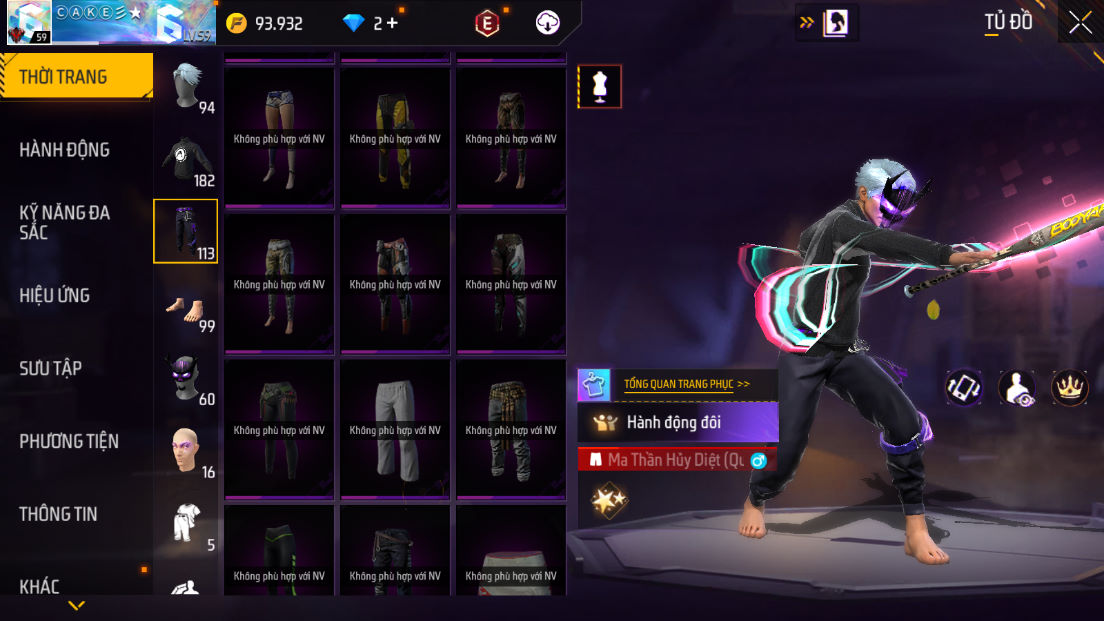This screenshot has height=621, width=1104.
Task: Choose the bald head face subcategory
Action: (187, 451)
